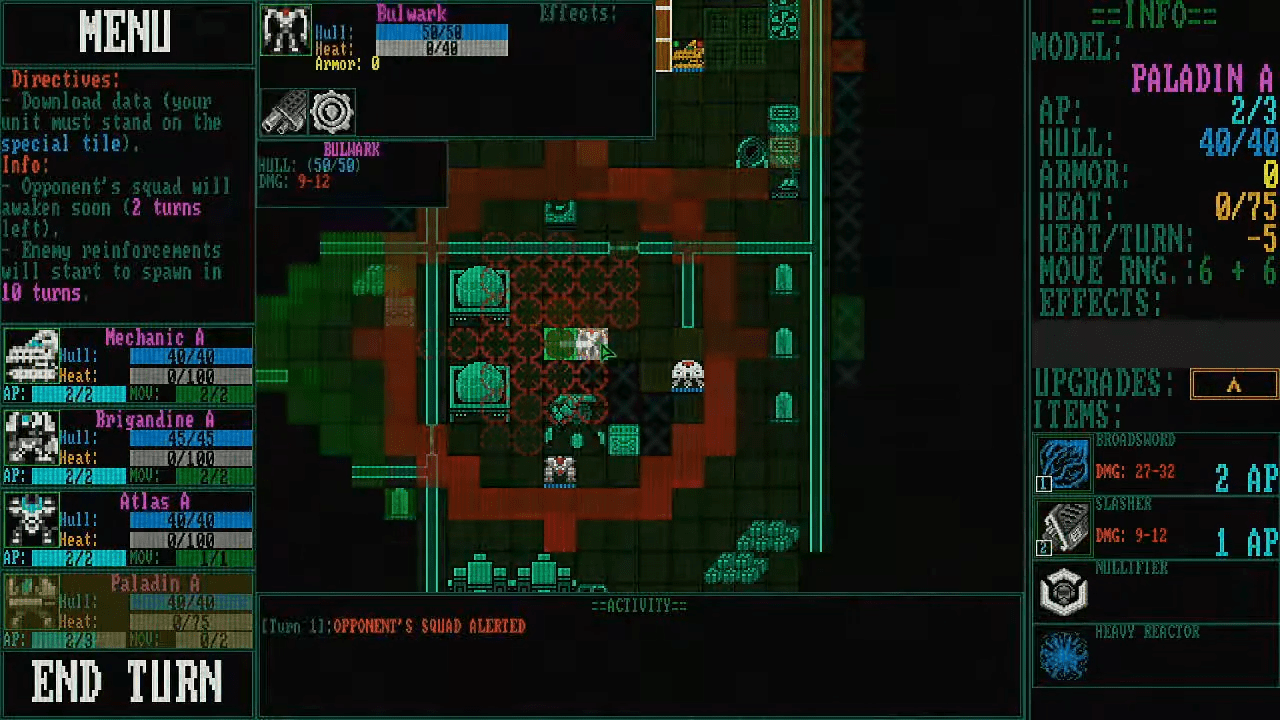Open the UPGRADES arrow button
The image size is (1280, 720).
1233,385
